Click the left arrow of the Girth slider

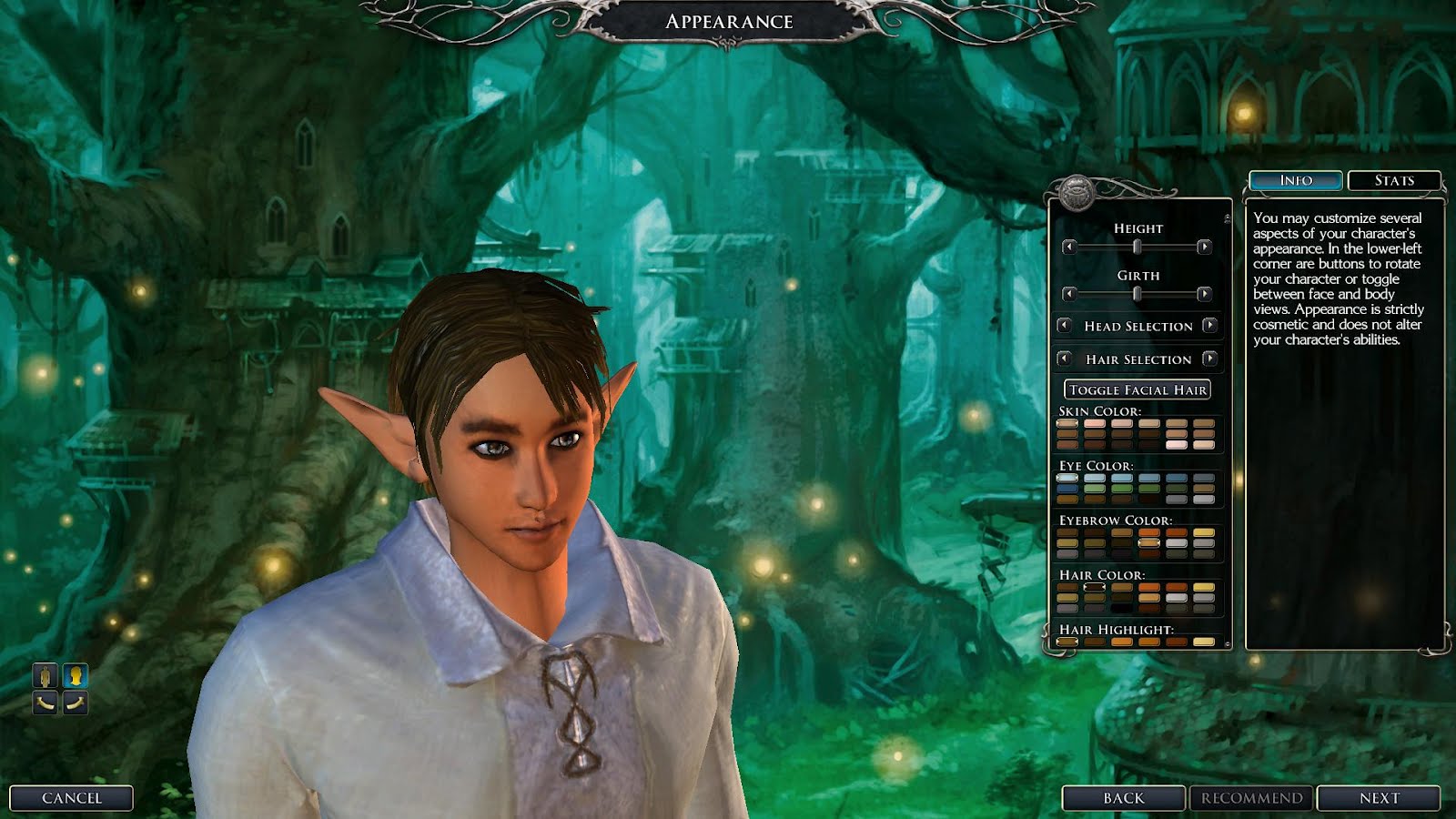[1069, 295]
